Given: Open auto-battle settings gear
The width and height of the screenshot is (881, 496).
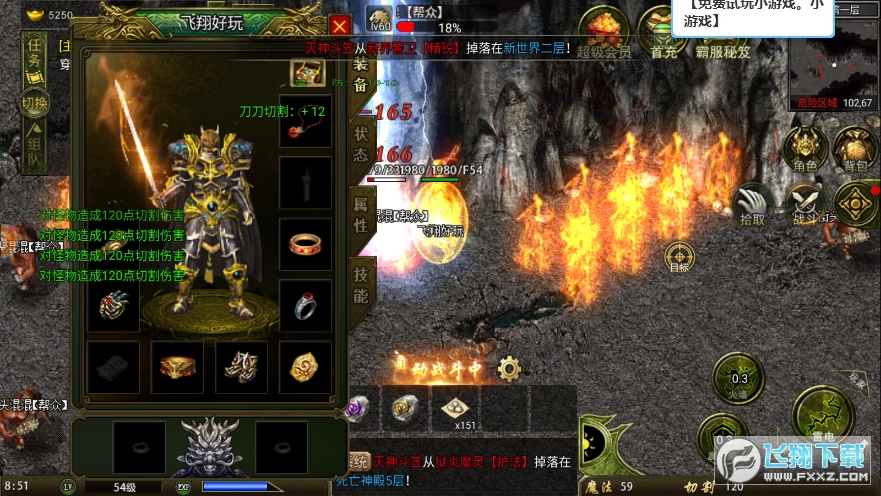Looking at the screenshot, I should point(509,368).
